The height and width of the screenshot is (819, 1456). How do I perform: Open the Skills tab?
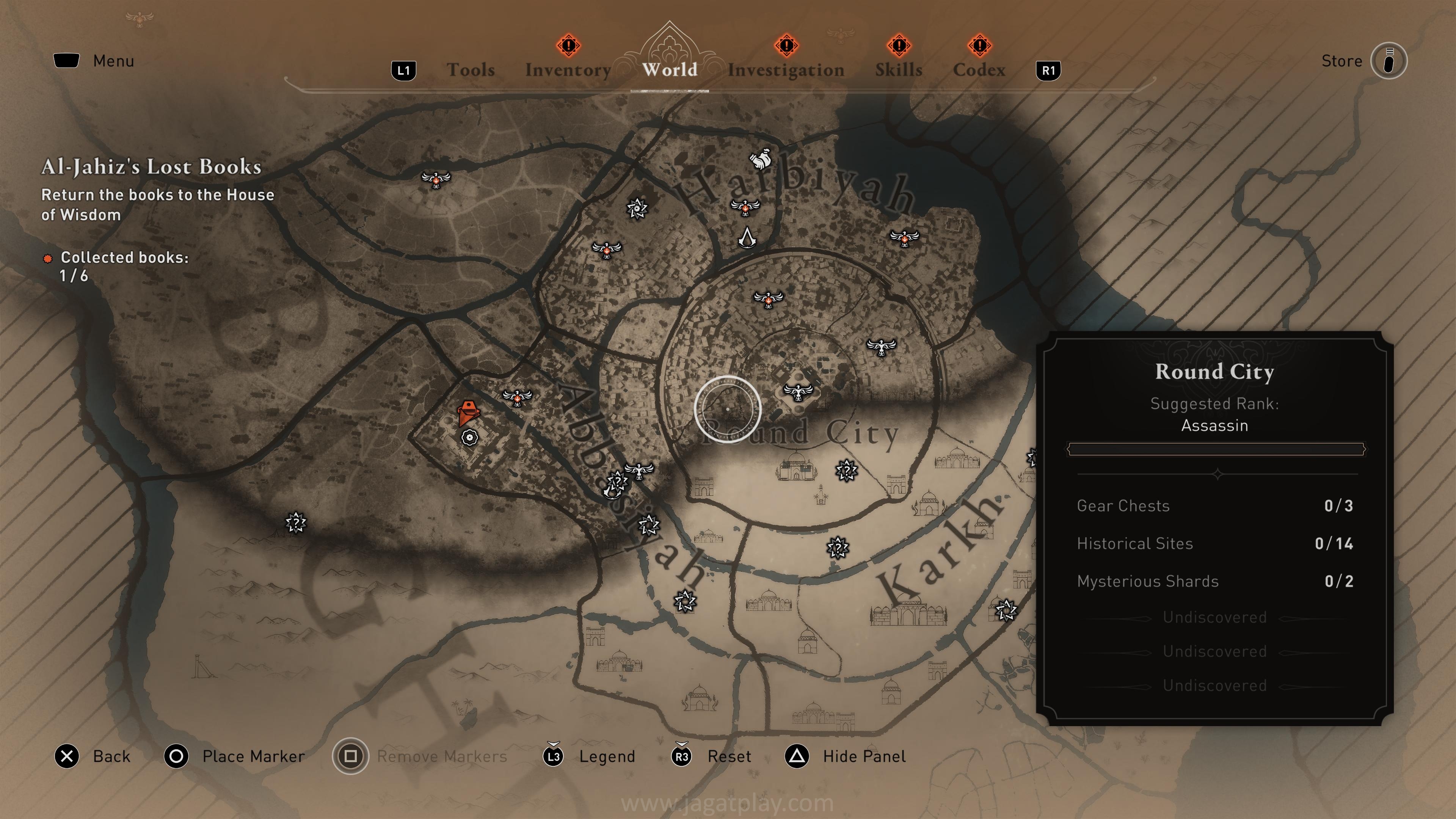coord(898,69)
